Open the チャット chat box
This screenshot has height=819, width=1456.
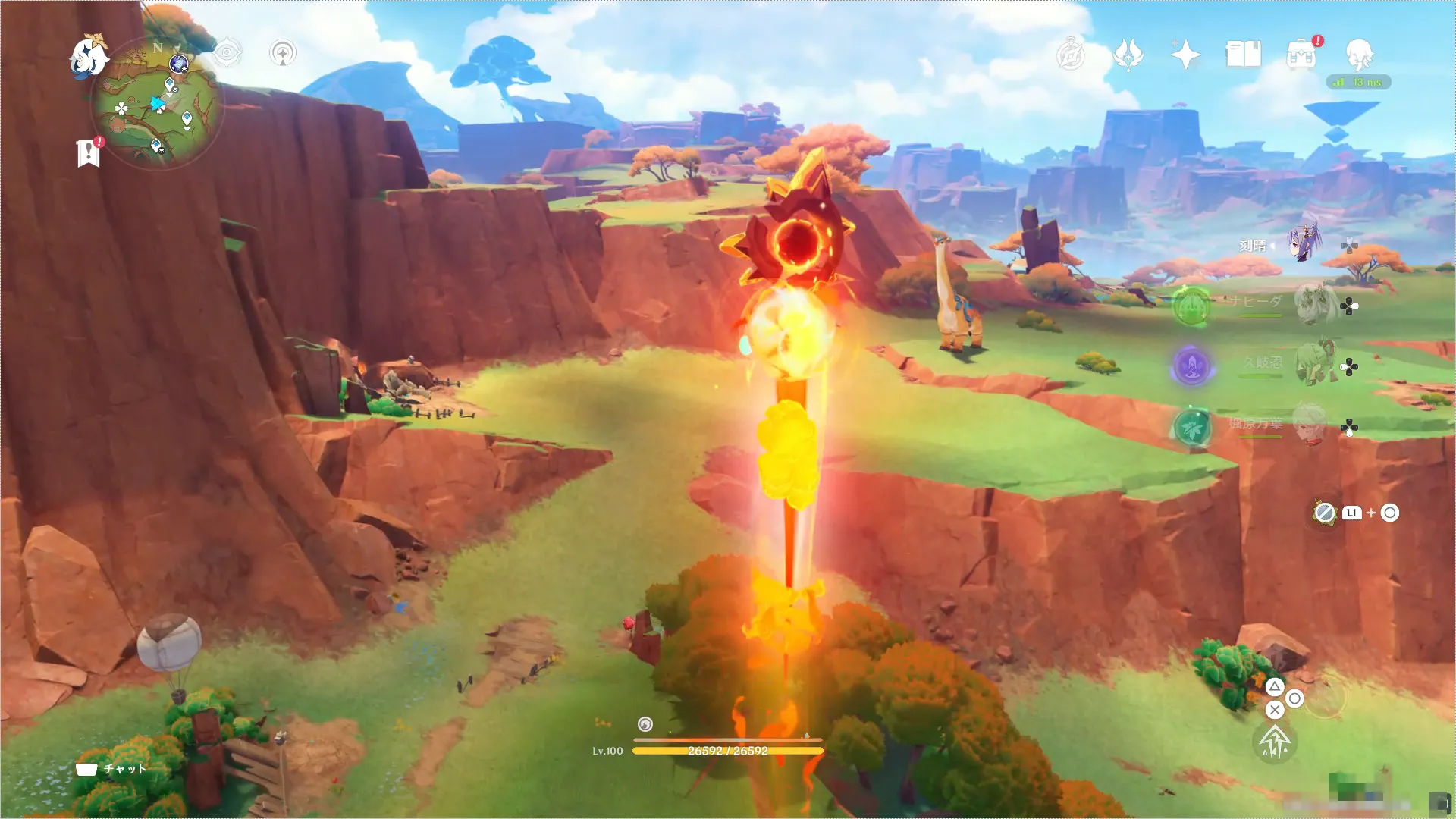click(x=111, y=769)
